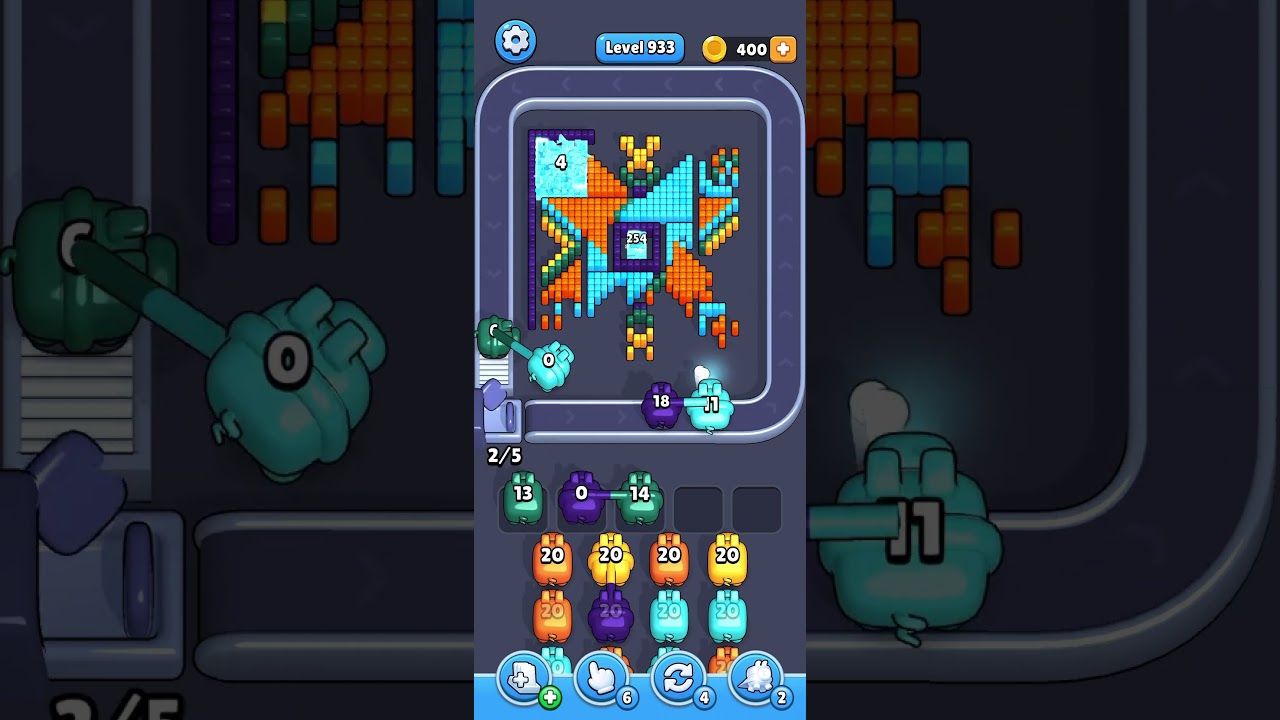Use the white rocket bunny booster

click(x=755, y=680)
